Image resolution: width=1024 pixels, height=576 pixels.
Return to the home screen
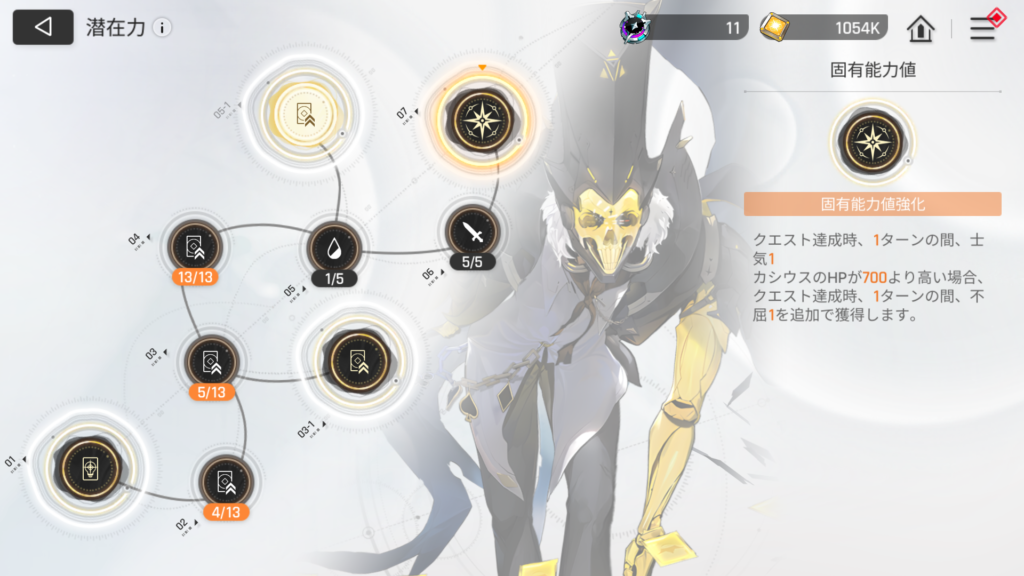click(920, 28)
